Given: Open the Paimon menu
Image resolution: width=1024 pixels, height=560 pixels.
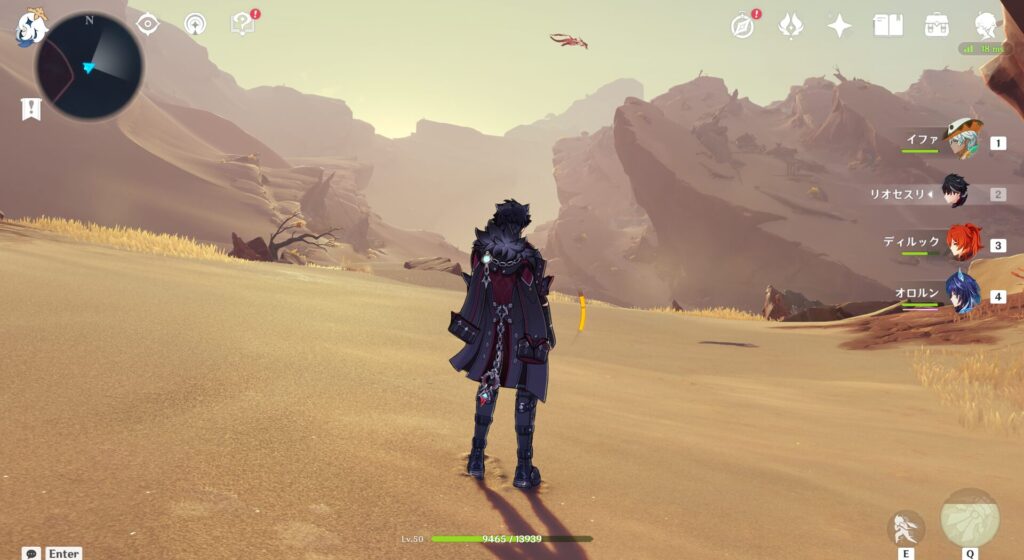Looking at the screenshot, I should [31, 25].
